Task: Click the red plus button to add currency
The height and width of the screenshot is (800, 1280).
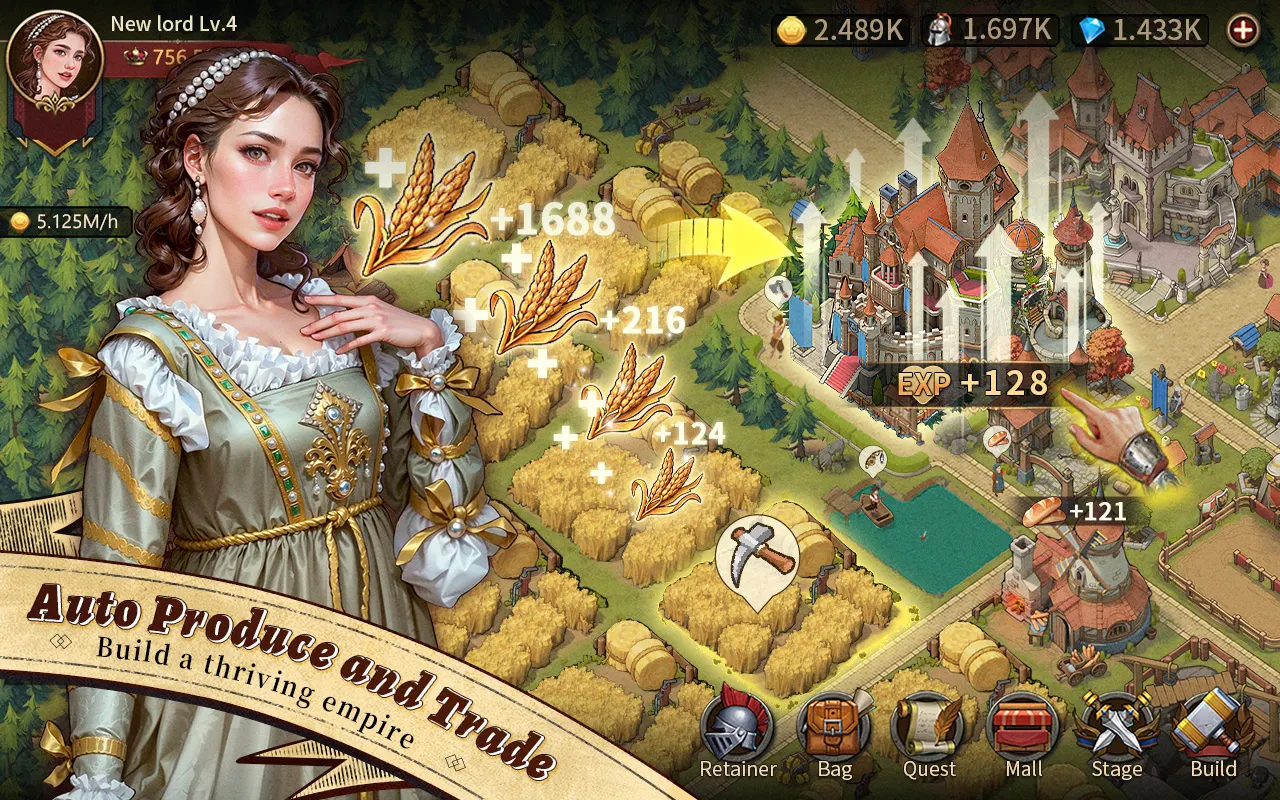Action: 1243,30
